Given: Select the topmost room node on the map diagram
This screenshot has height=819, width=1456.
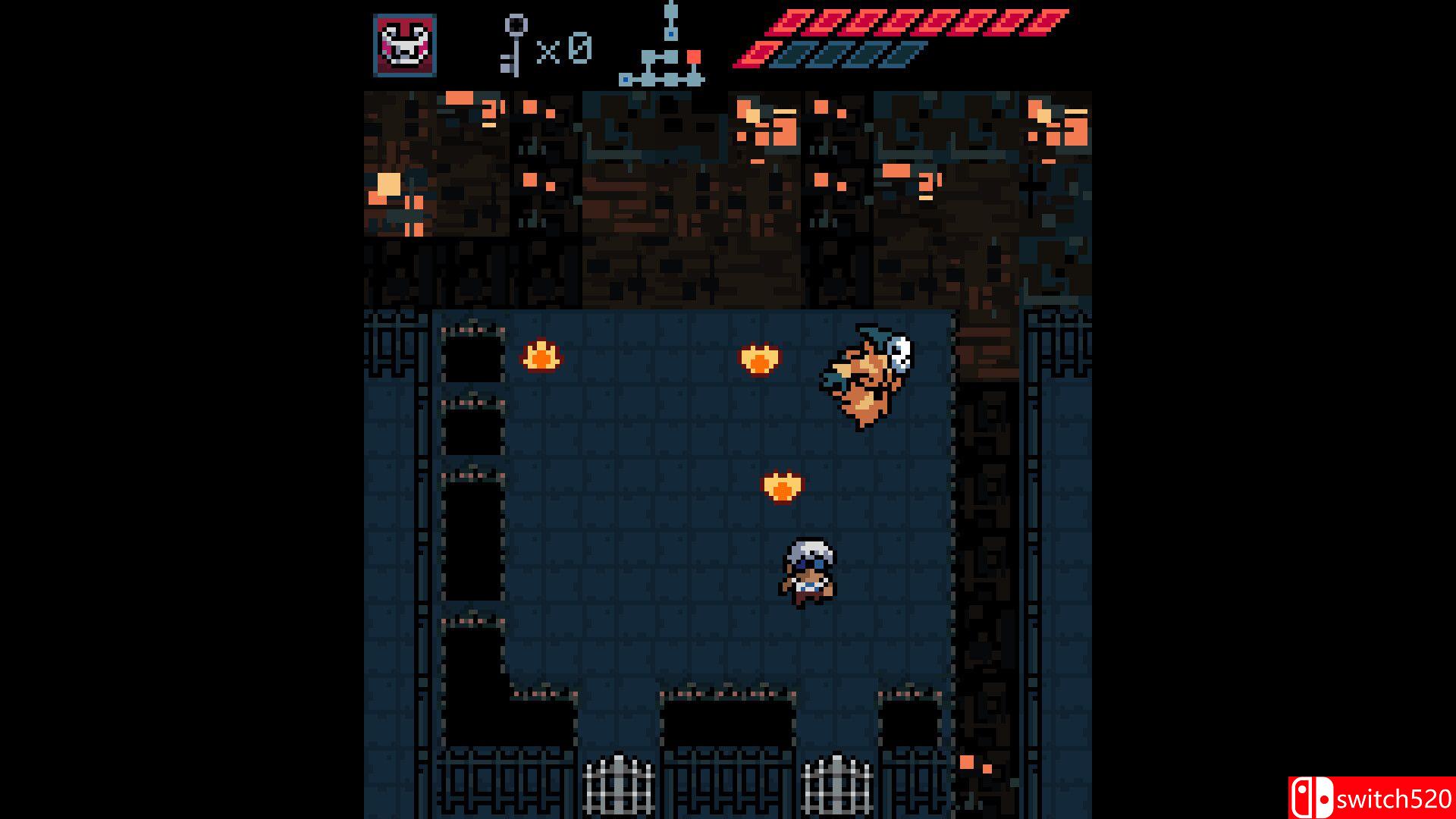Looking at the screenshot, I should [670, 10].
